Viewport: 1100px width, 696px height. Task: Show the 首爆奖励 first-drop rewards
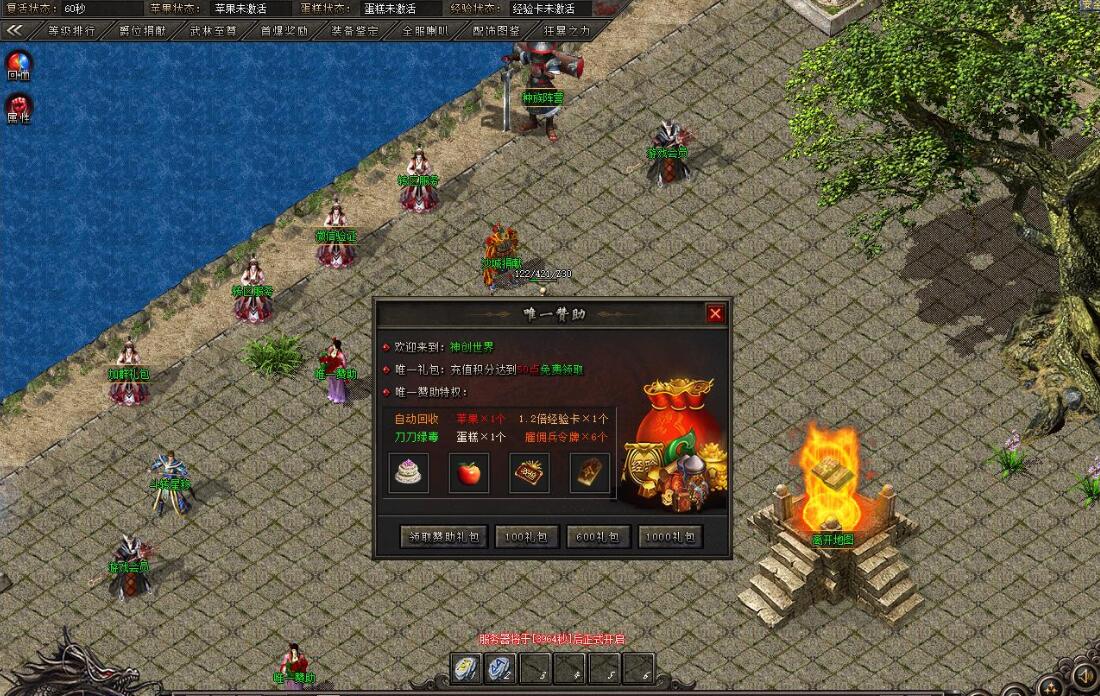pos(285,30)
